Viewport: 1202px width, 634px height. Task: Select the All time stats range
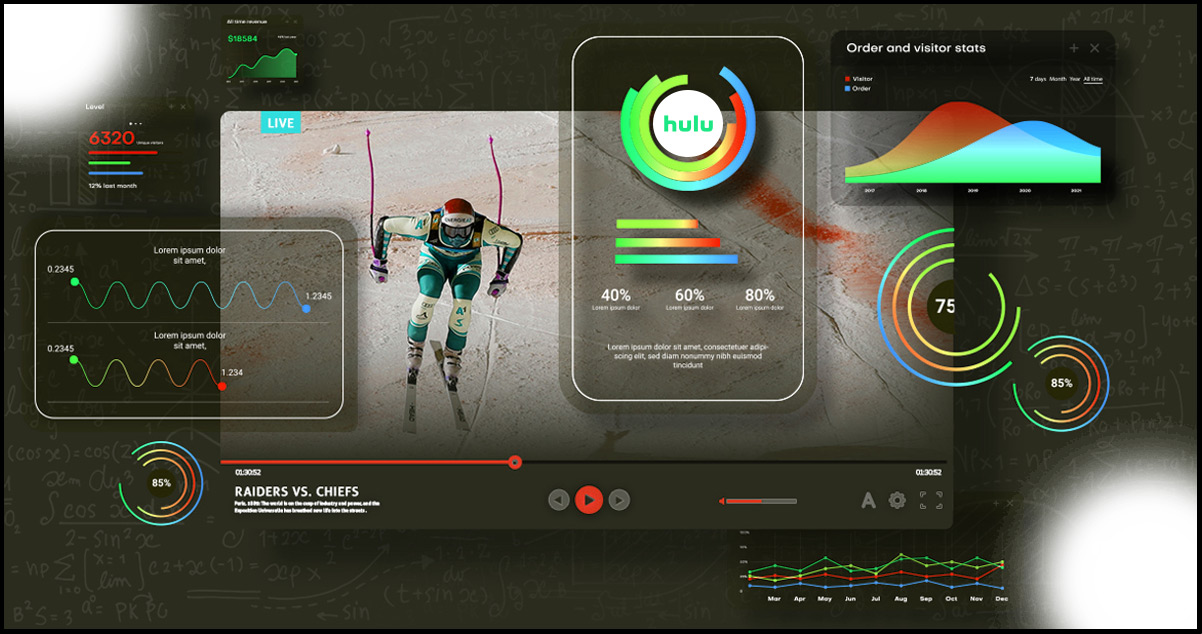[x=1093, y=79]
